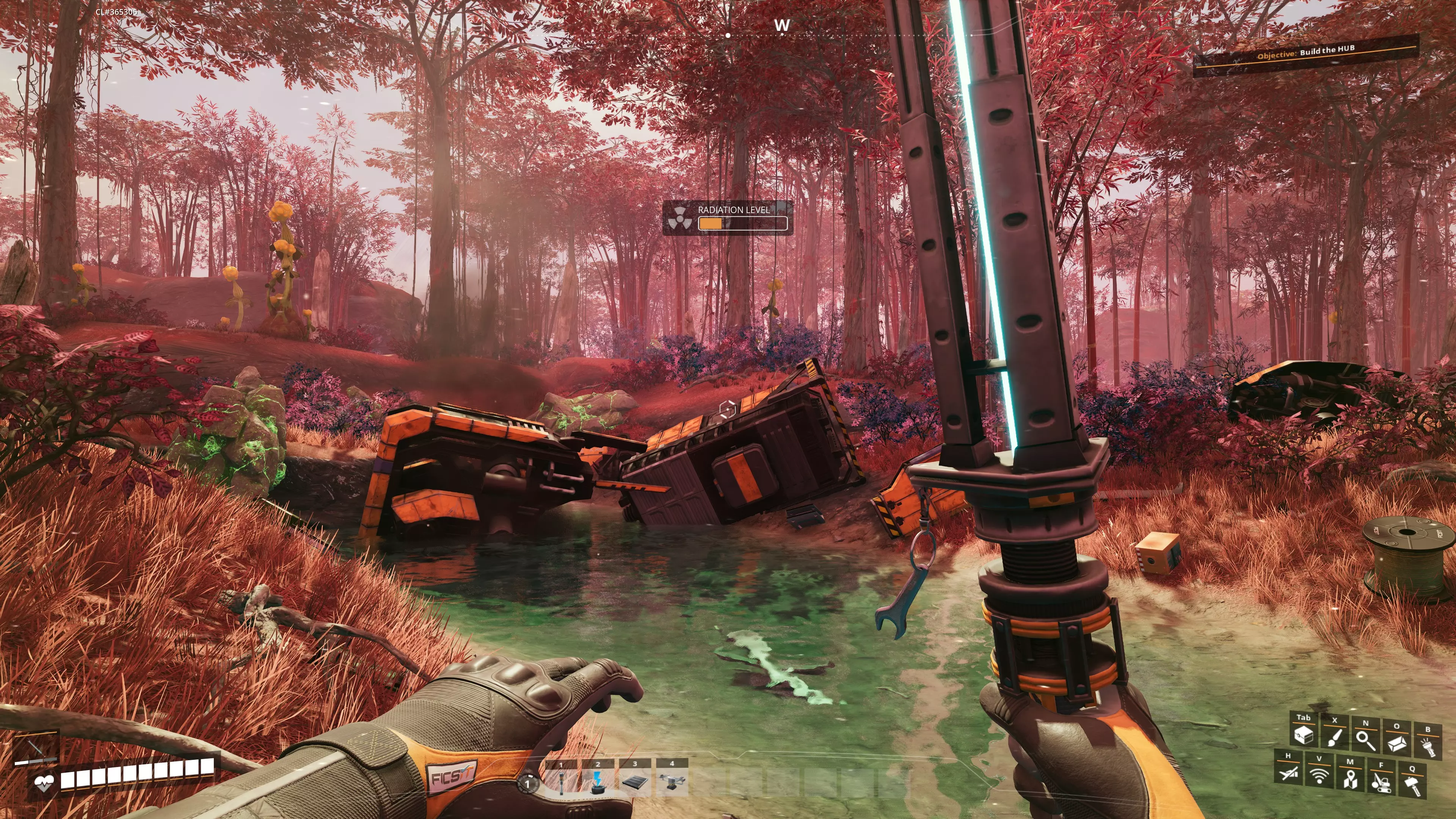Pick the conveyor belt in hotbar slot 3
Viewport: 1456px width, 819px height.
tap(635, 782)
